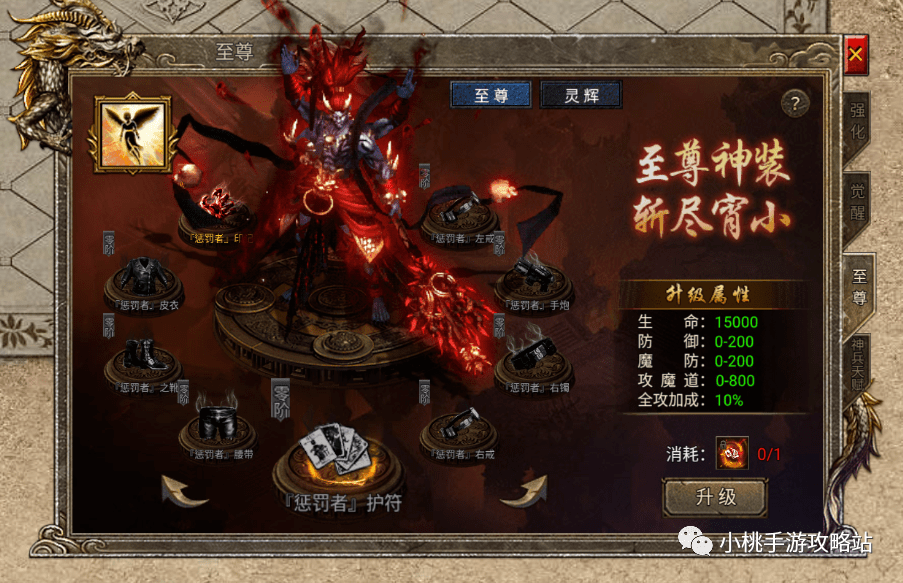Choose the 惩罚者 皮衣 jacket slot
The height and width of the screenshot is (583, 903).
[141, 278]
